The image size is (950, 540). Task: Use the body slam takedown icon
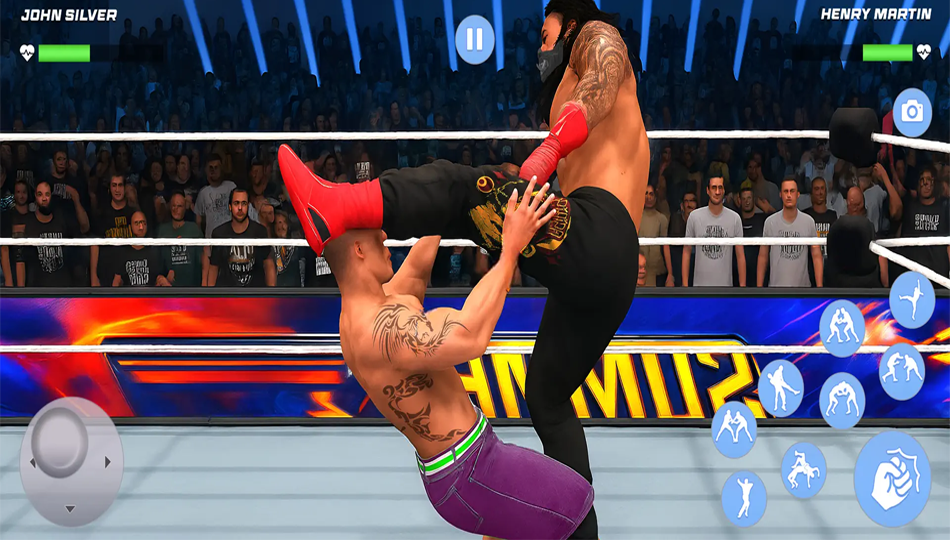coord(803,469)
